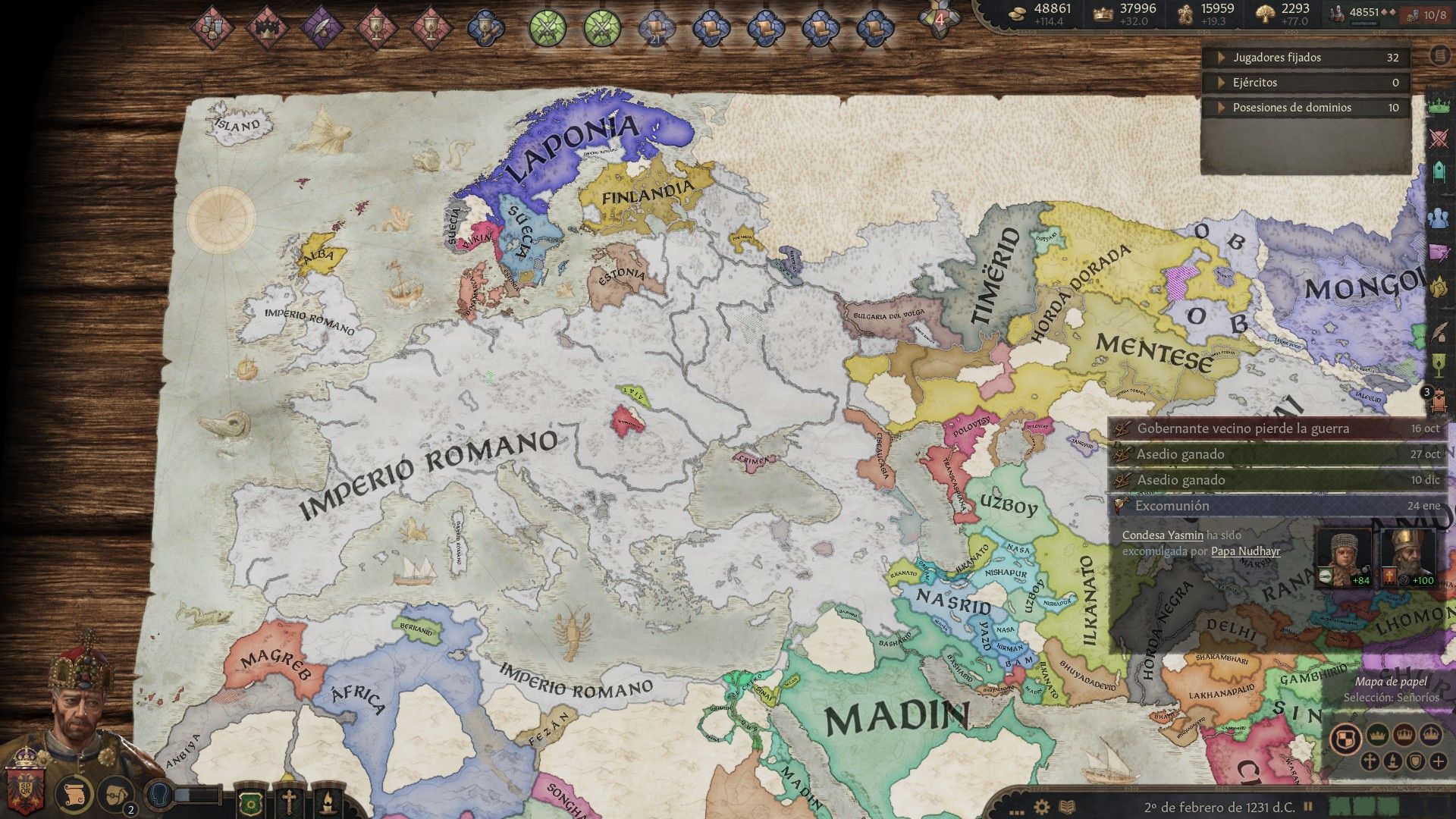Switch to religion map mode via cross icon
The image size is (1456, 819).
pyautogui.click(x=1370, y=761)
